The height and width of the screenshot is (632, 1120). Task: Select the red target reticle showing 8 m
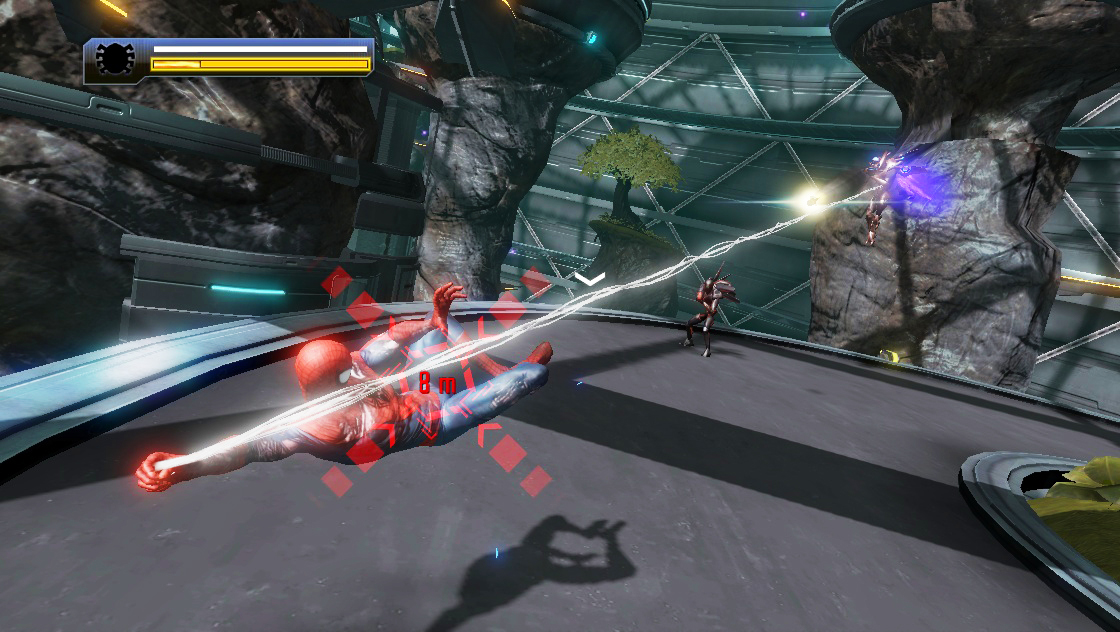(436, 383)
